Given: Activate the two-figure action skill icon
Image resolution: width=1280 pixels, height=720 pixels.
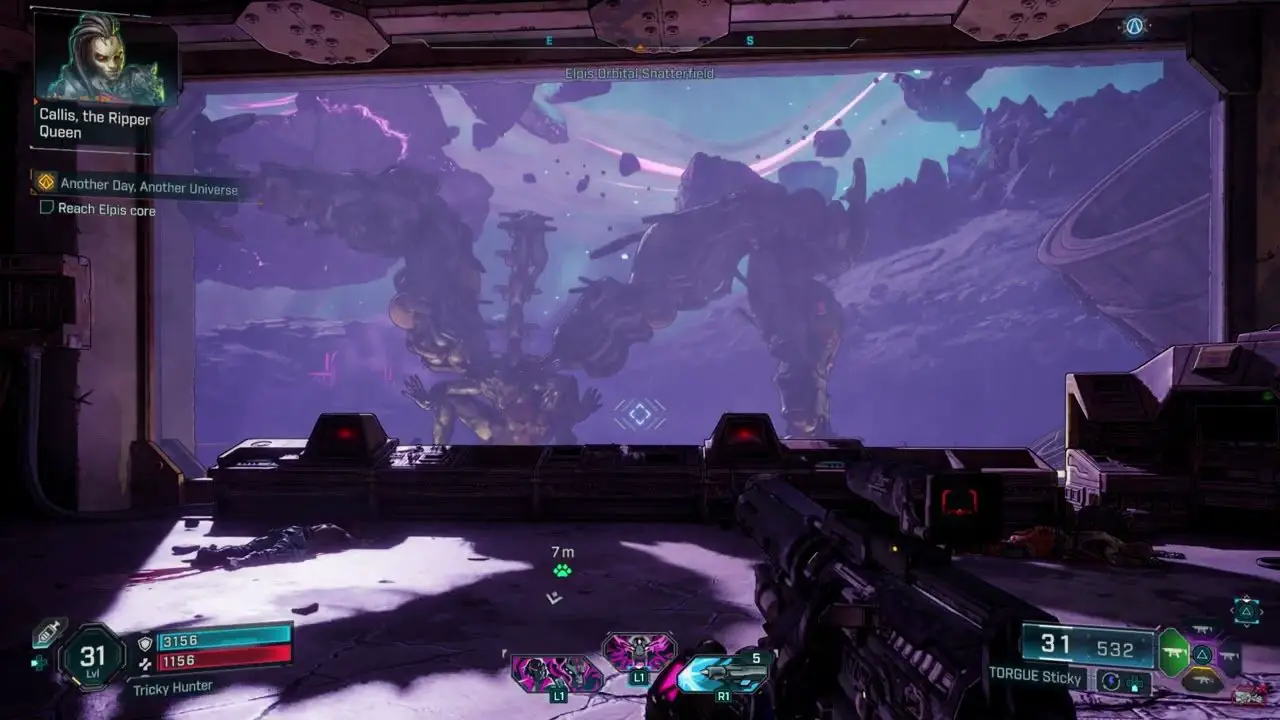Looking at the screenshot, I should coord(556,672).
